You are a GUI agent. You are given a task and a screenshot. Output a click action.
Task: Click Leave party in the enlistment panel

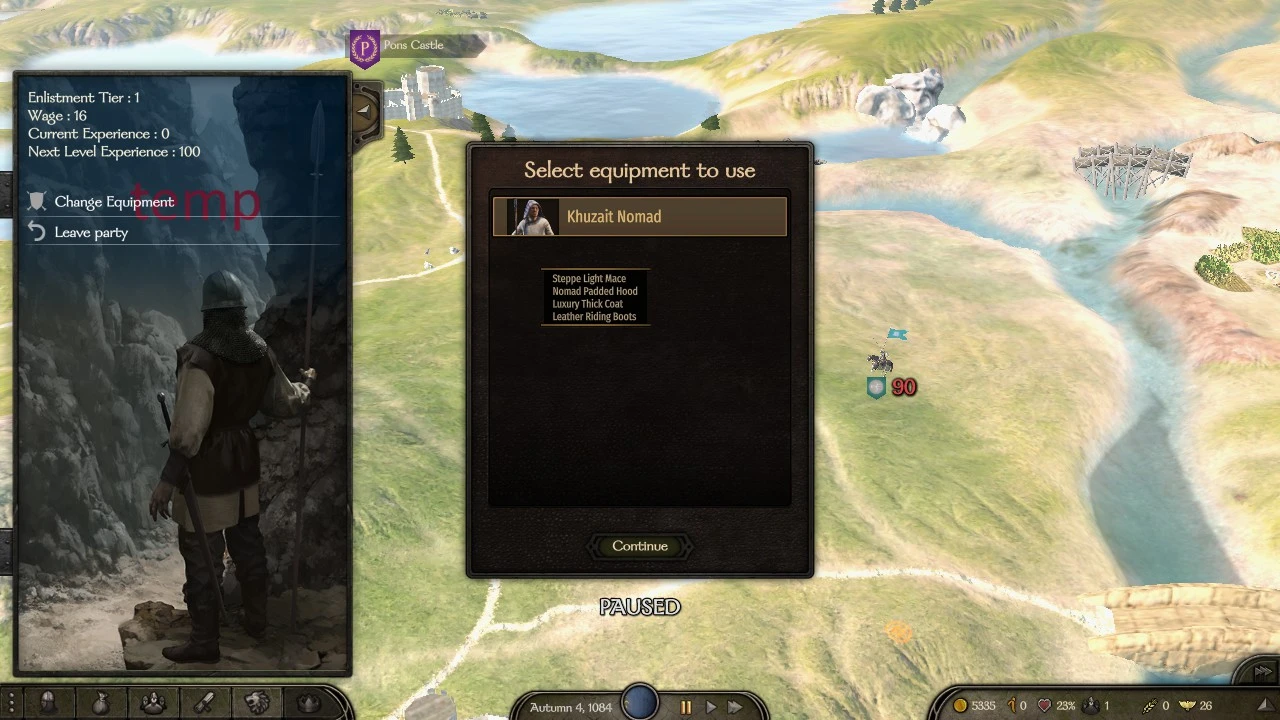pyautogui.click(x=91, y=232)
